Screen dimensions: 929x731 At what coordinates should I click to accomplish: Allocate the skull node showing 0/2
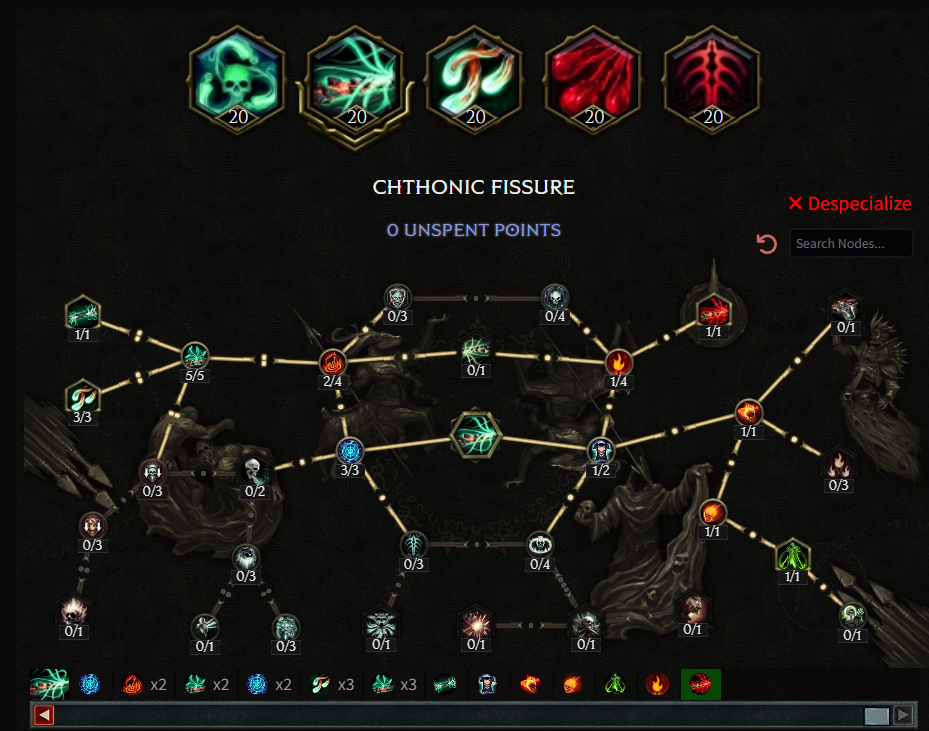pos(255,469)
